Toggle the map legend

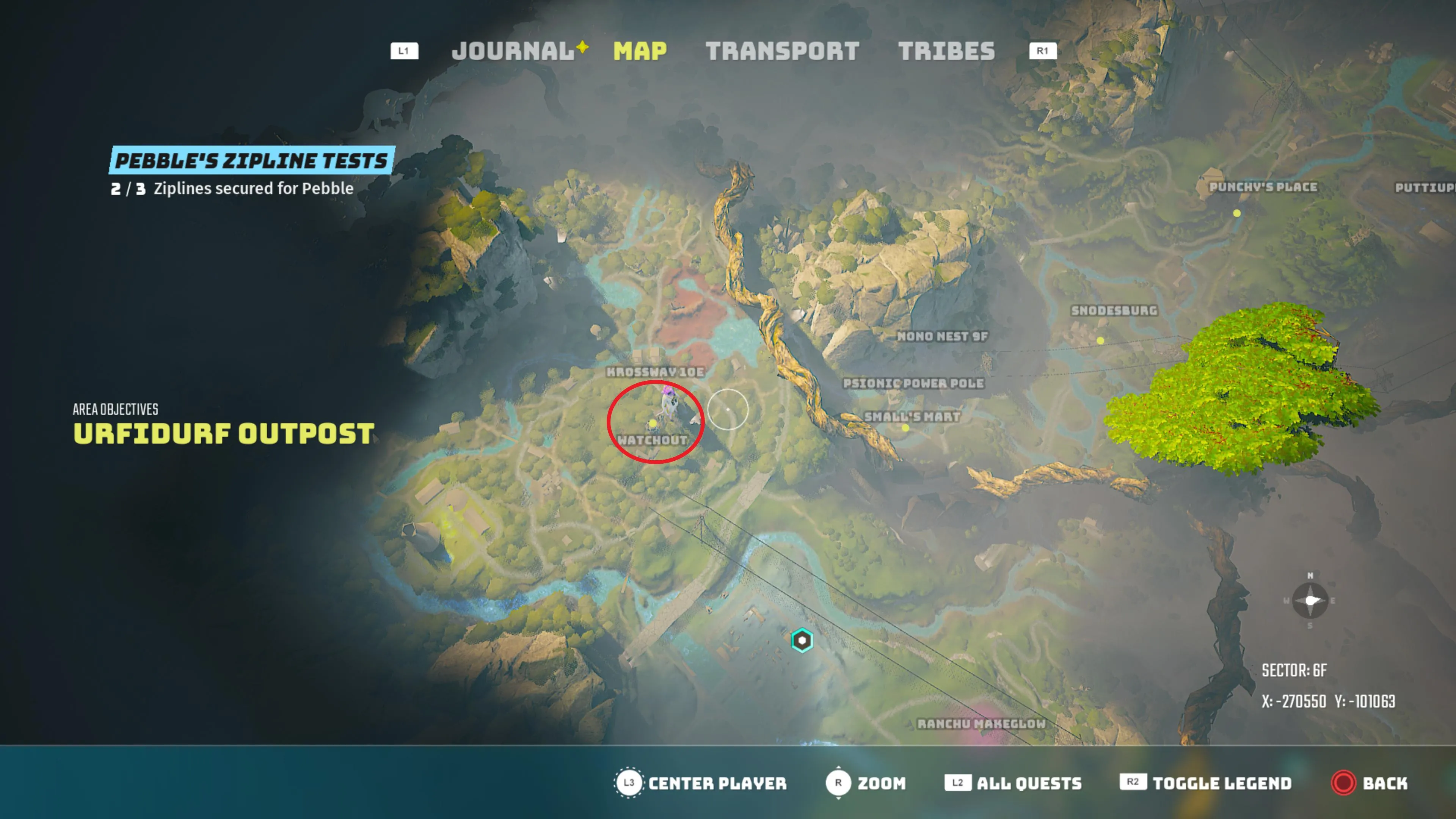pos(1221,783)
